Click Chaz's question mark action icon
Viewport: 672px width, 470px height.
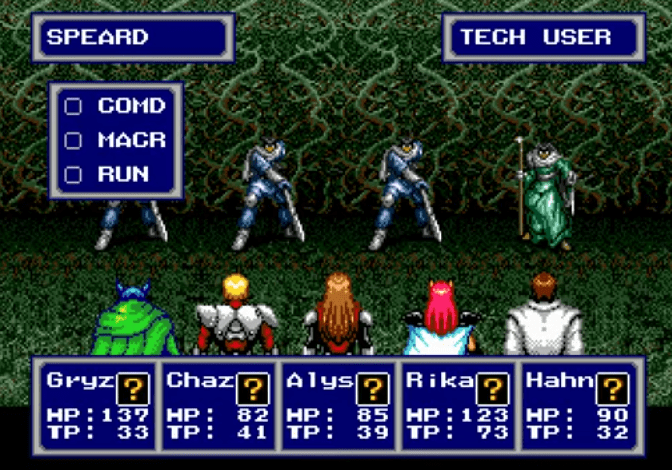[x=253, y=388]
